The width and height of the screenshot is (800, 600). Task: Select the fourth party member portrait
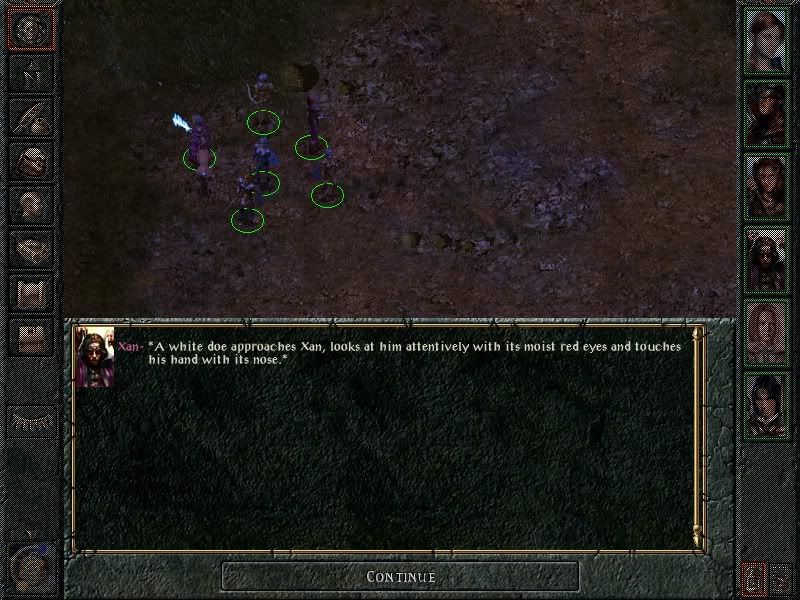click(767, 259)
